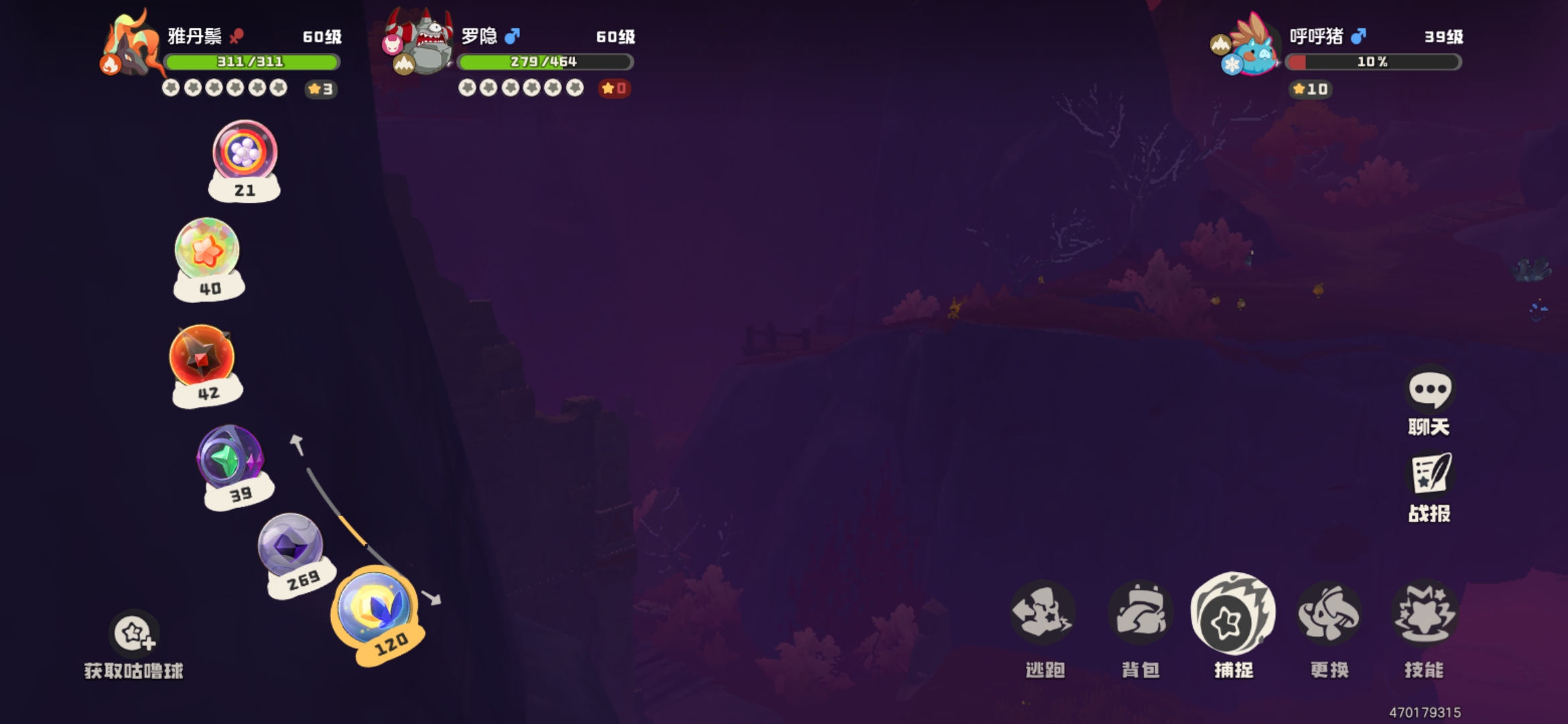Open the 技能 skills menu
The image size is (1568, 724).
coord(1424,615)
